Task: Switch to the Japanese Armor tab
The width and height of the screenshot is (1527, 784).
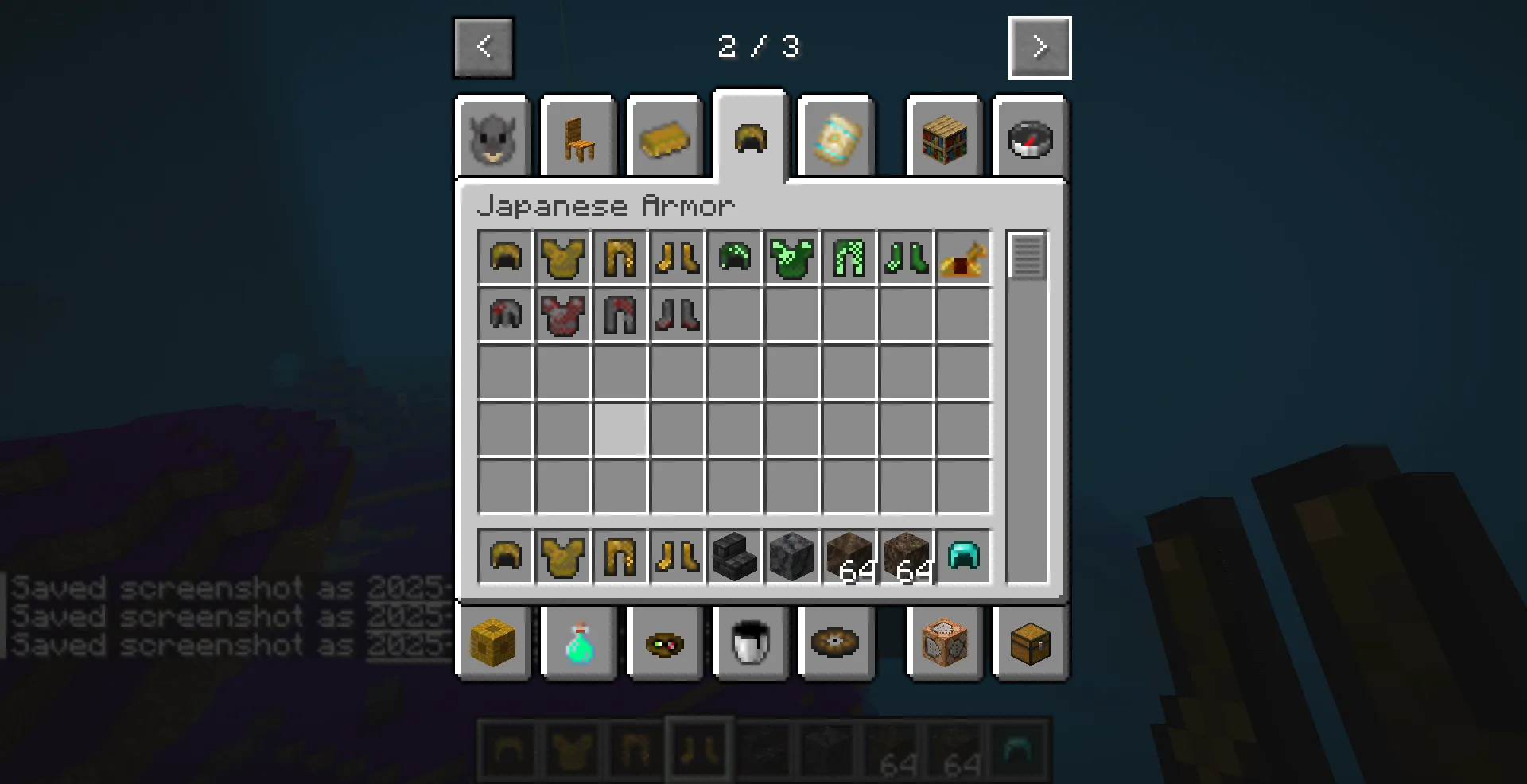Action: 748,137
